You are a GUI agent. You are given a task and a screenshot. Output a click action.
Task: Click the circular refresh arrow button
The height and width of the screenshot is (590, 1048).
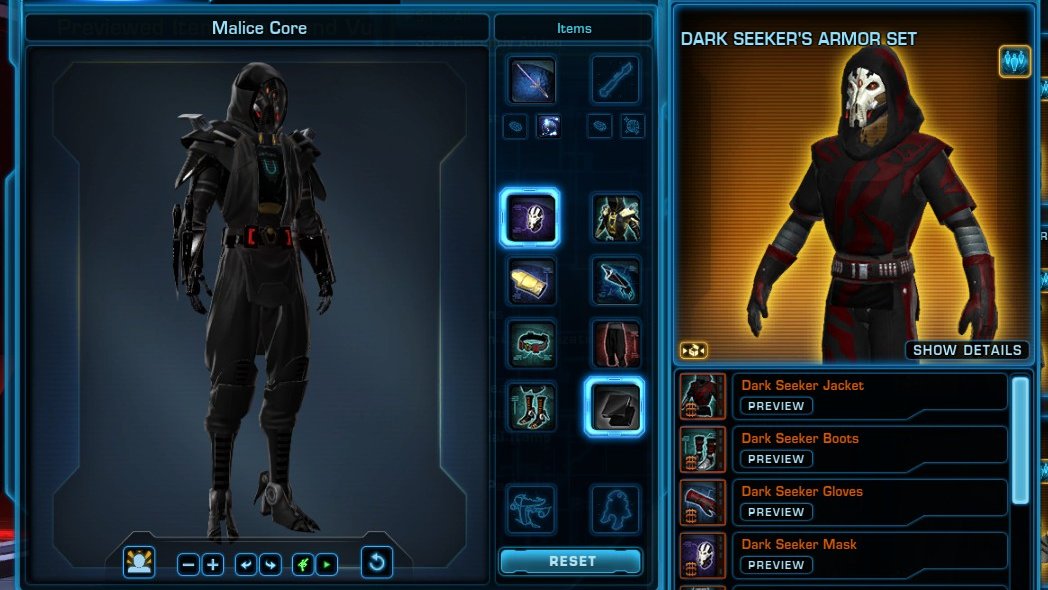(377, 563)
